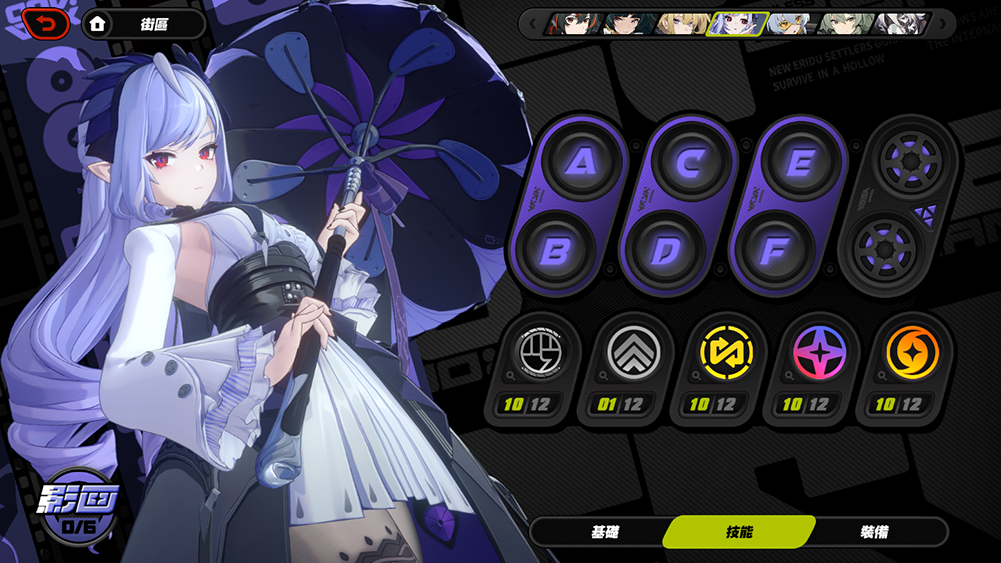Select the highlighted purple-haired agent portrait
Image resolution: width=1001 pixels, height=563 pixels.
[737, 23]
